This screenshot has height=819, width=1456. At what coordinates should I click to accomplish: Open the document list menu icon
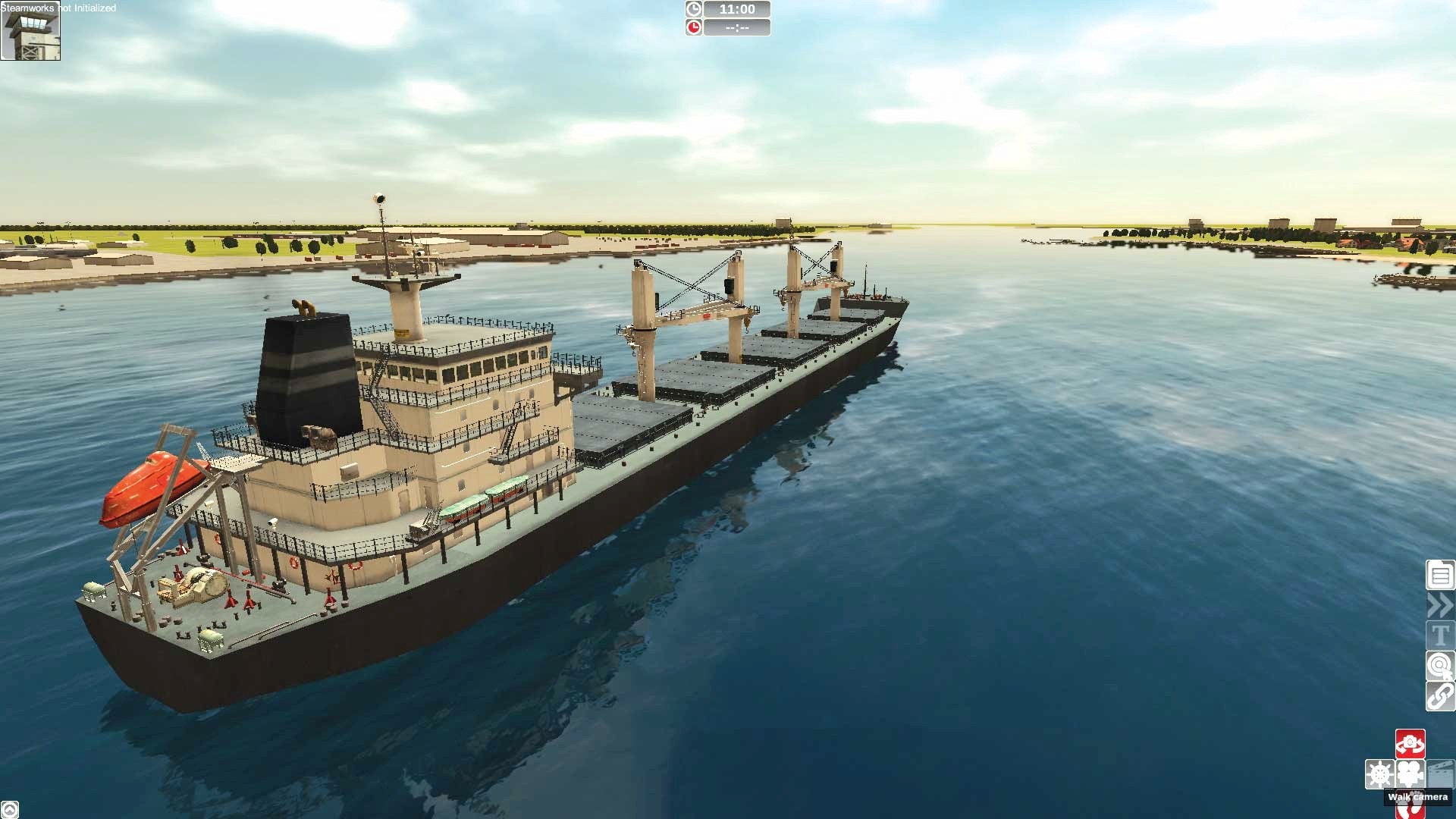click(1440, 575)
